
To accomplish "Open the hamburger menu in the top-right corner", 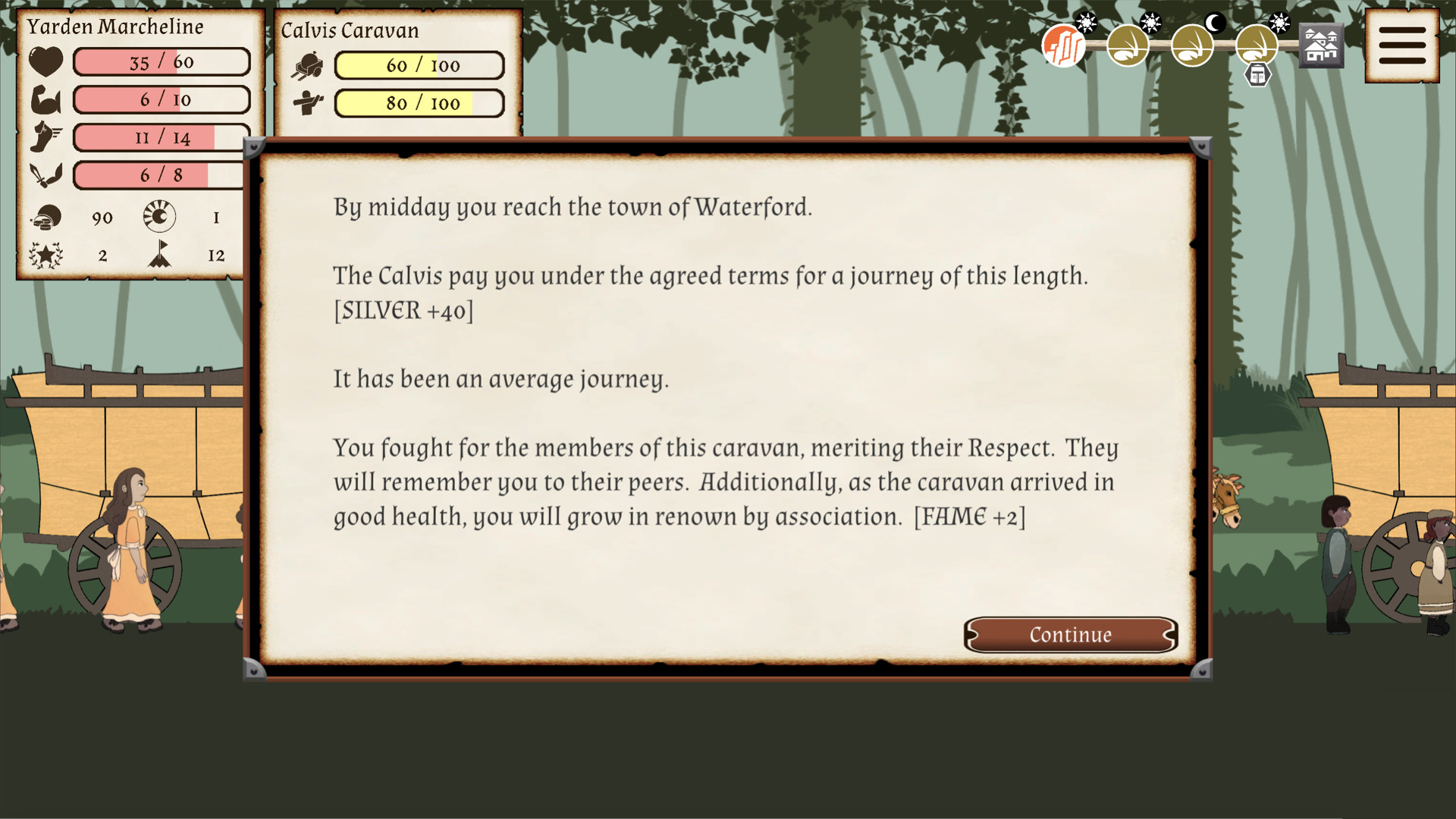I will pos(1402,43).
